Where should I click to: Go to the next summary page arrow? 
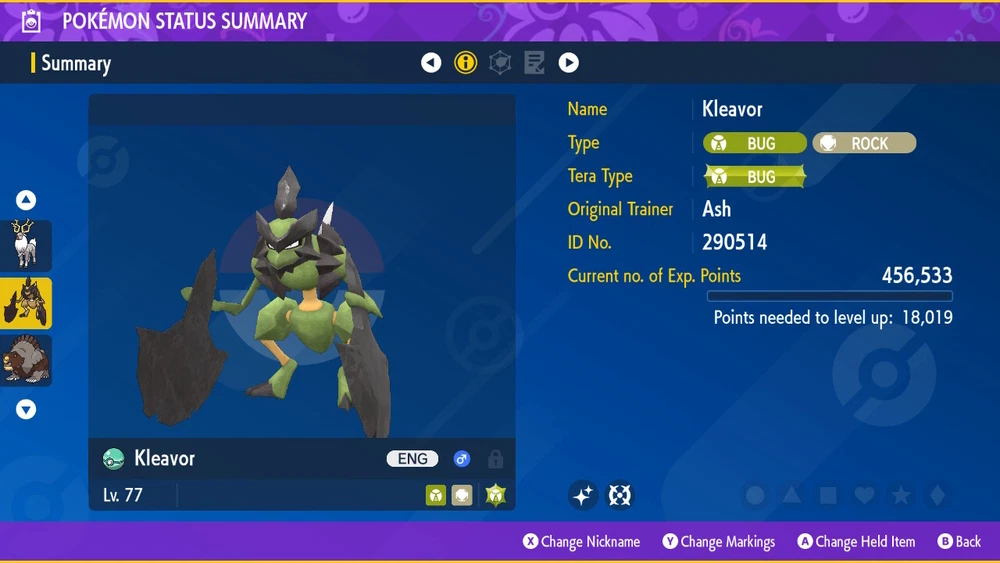click(x=568, y=63)
